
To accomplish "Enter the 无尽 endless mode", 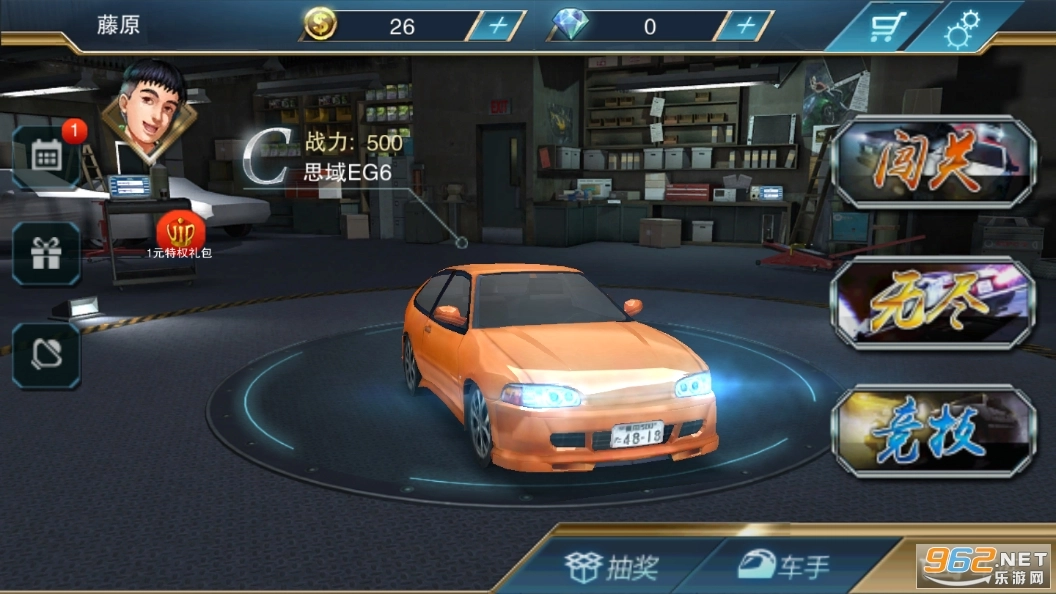I will pyautogui.click(x=933, y=304).
